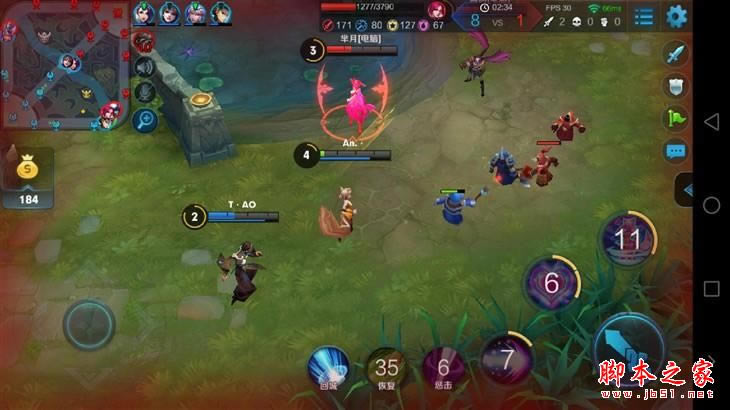Open the gear settings menu
This screenshot has width=730, height=410.
(677, 16)
